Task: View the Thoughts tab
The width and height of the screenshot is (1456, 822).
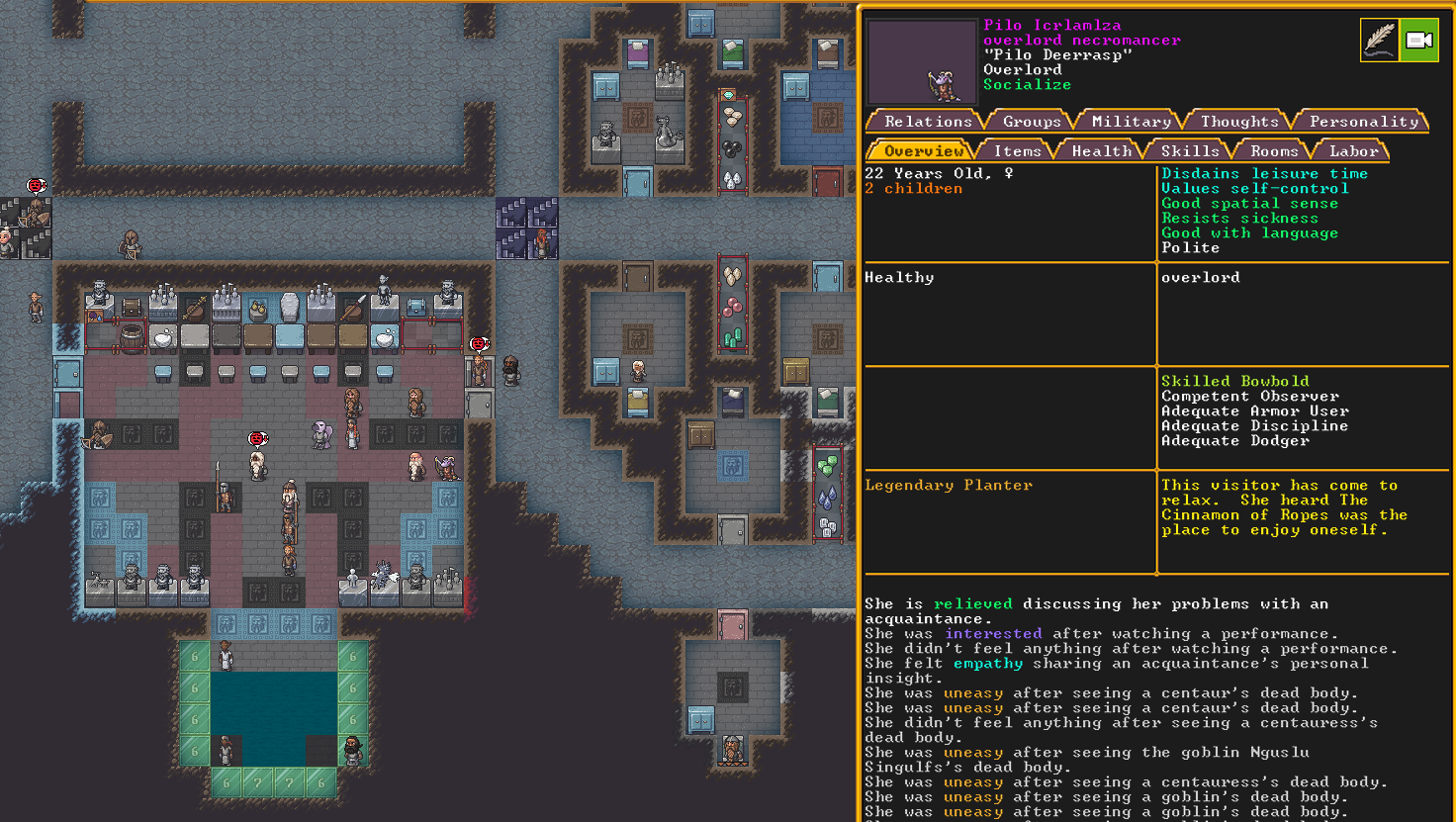Action: click(1239, 121)
